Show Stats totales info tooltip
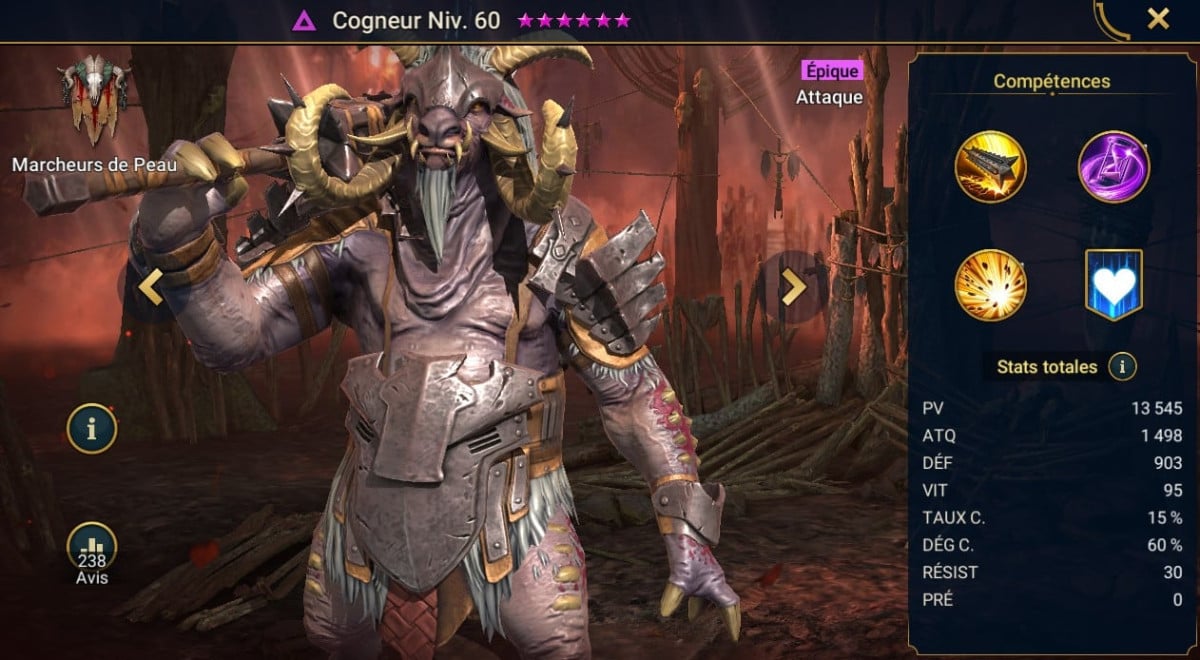The width and height of the screenshot is (1200, 660). pos(1122,367)
